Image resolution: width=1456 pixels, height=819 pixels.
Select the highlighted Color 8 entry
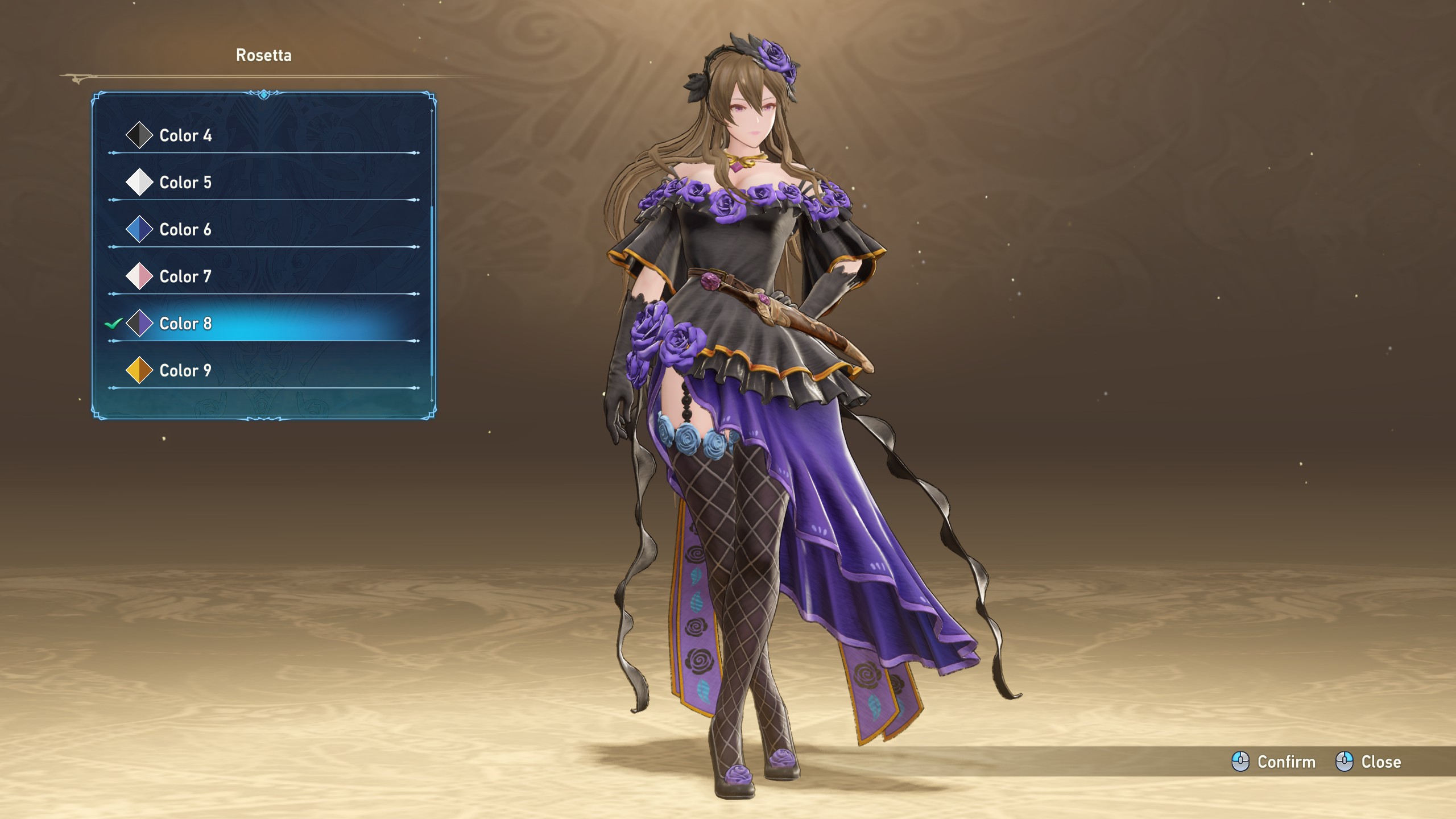185,324
